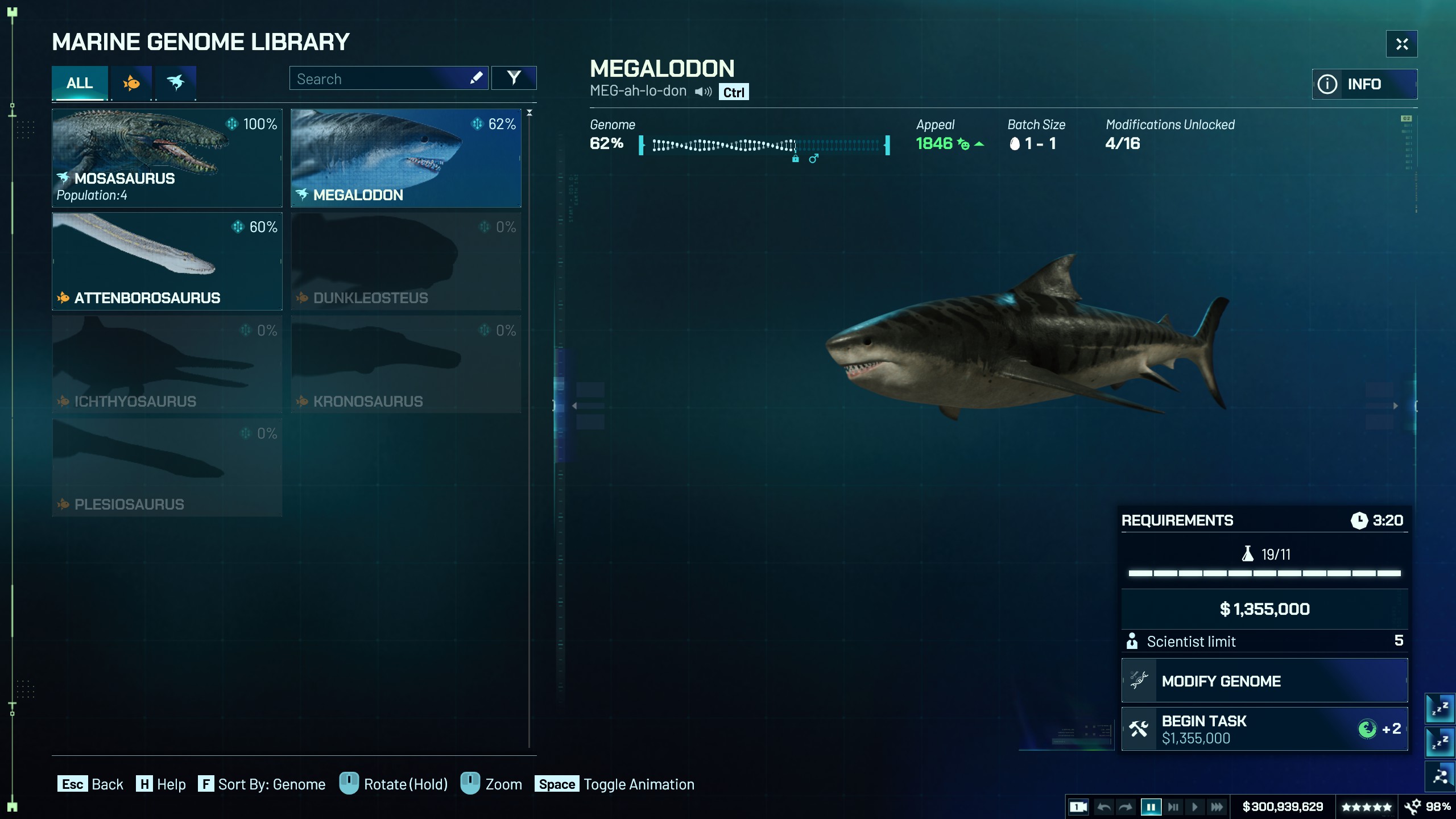Screen dimensions: 1456x819
Task: Select the locked Plesiosaurus card
Action: pyautogui.click(x=167, y=468)
